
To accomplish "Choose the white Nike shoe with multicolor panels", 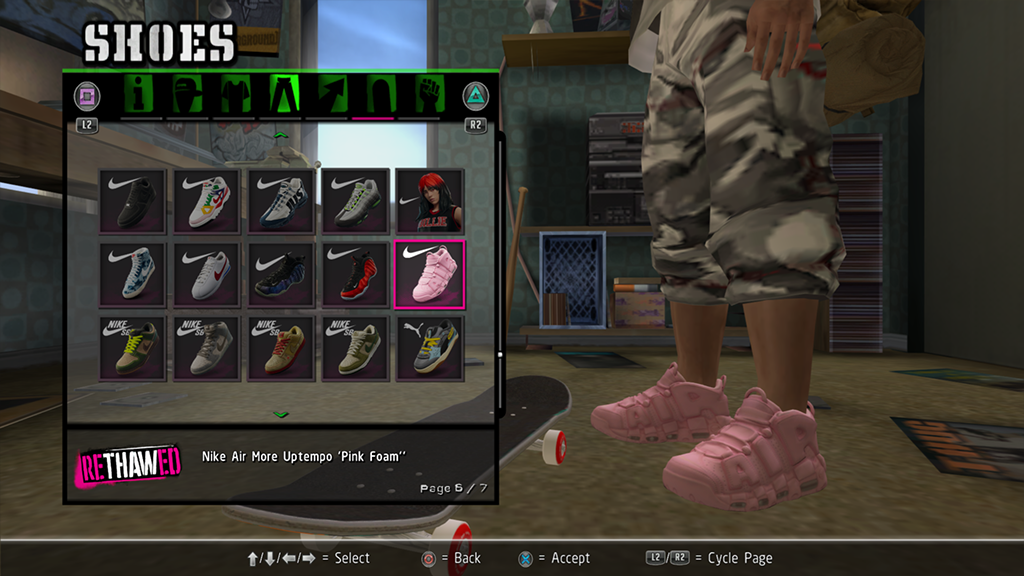I will coord(207,201).
